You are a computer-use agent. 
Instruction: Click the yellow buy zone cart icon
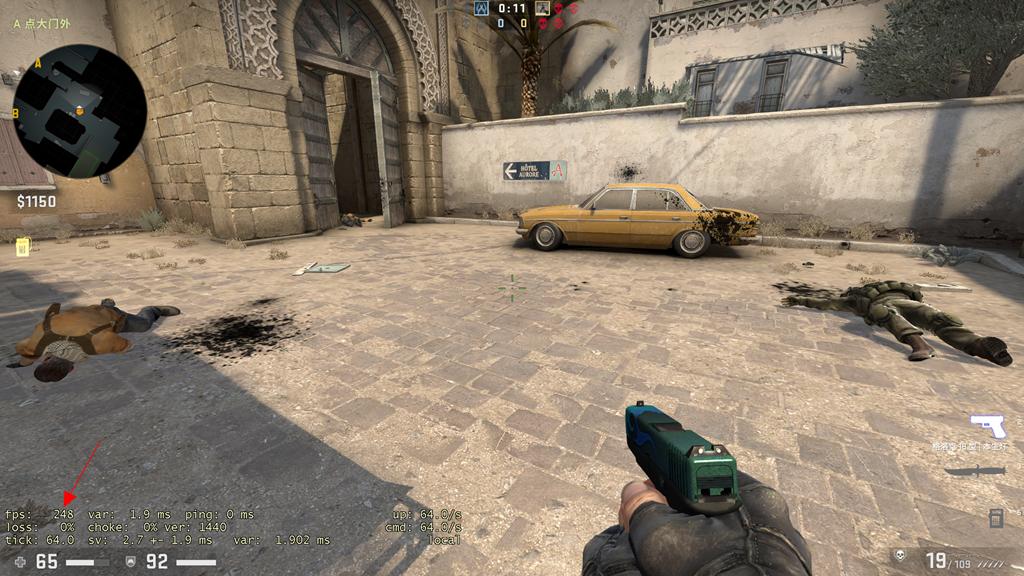click(22, 246)
